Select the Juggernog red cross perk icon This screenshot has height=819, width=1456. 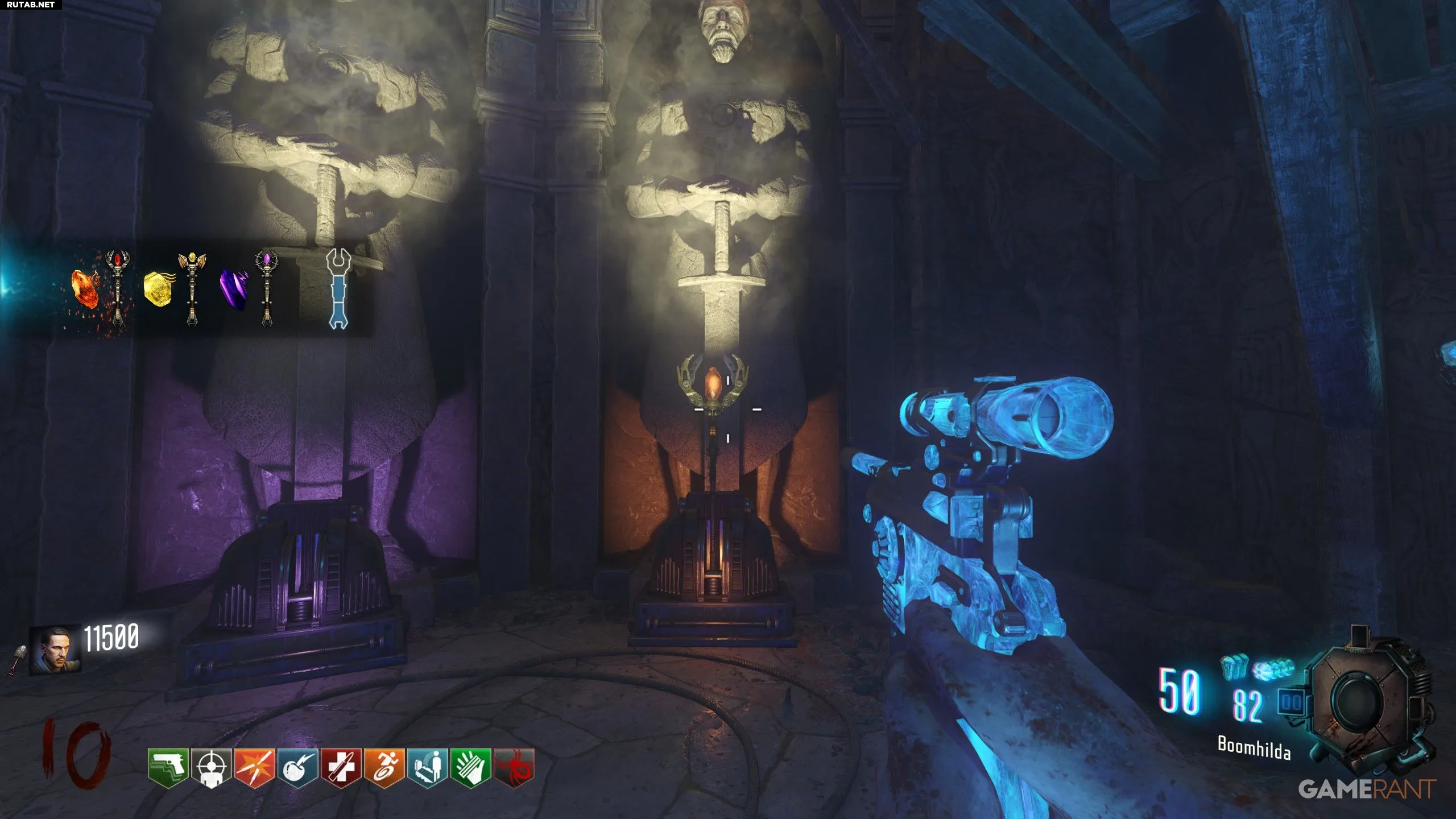341,768
